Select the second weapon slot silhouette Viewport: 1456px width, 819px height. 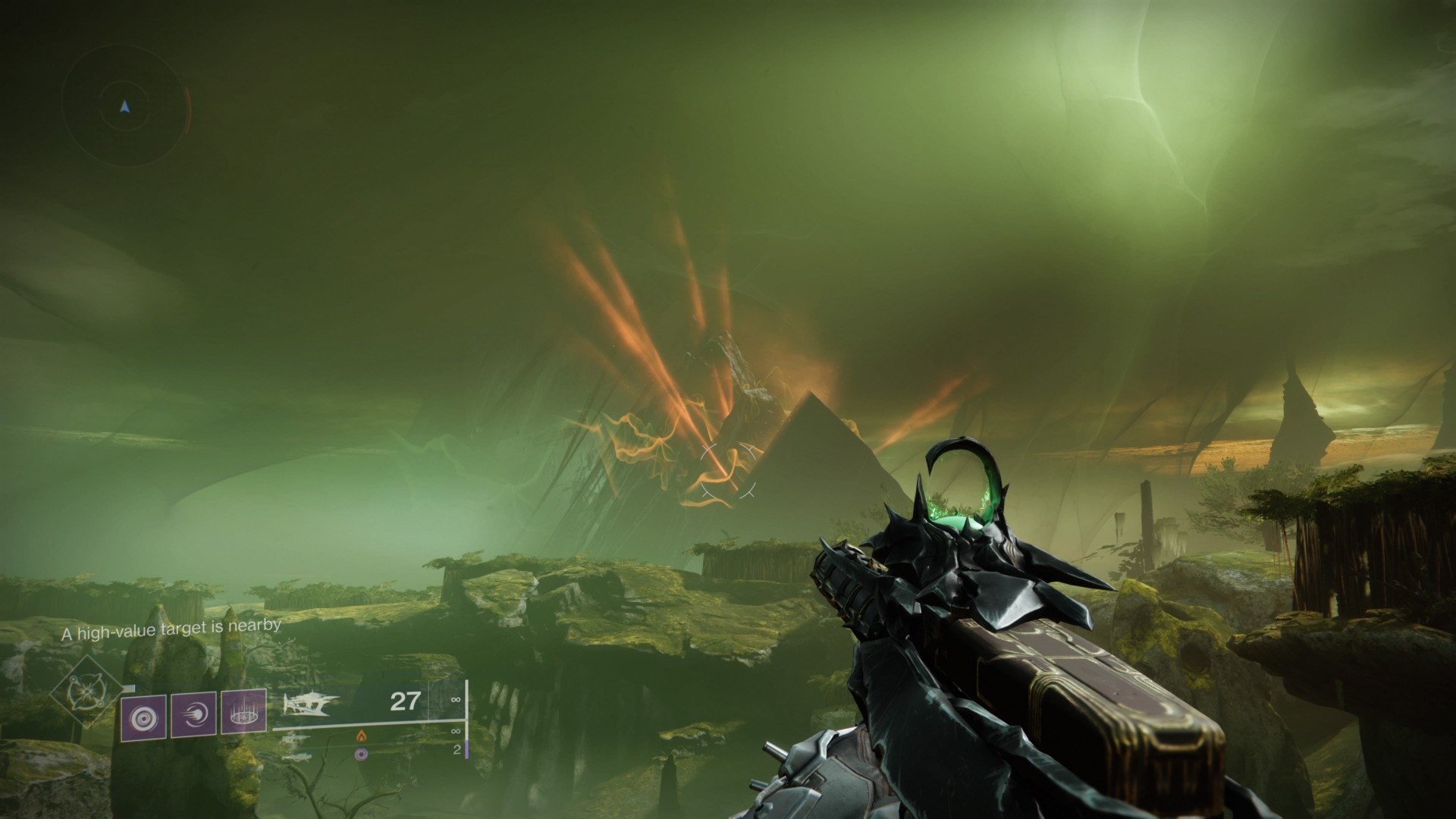click(x=296, y=737)
